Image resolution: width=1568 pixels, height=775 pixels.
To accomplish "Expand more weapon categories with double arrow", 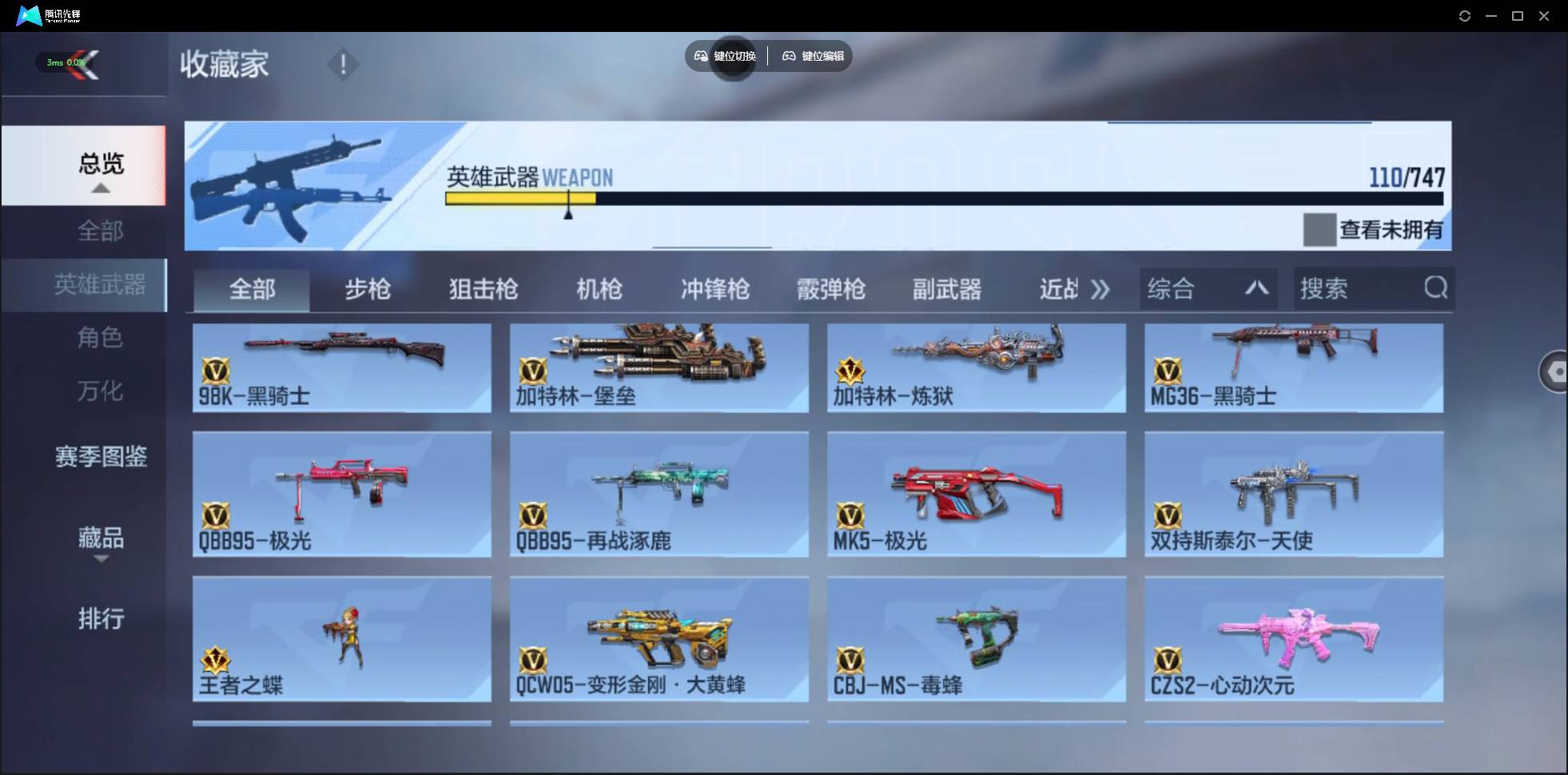I will 1100,289.
